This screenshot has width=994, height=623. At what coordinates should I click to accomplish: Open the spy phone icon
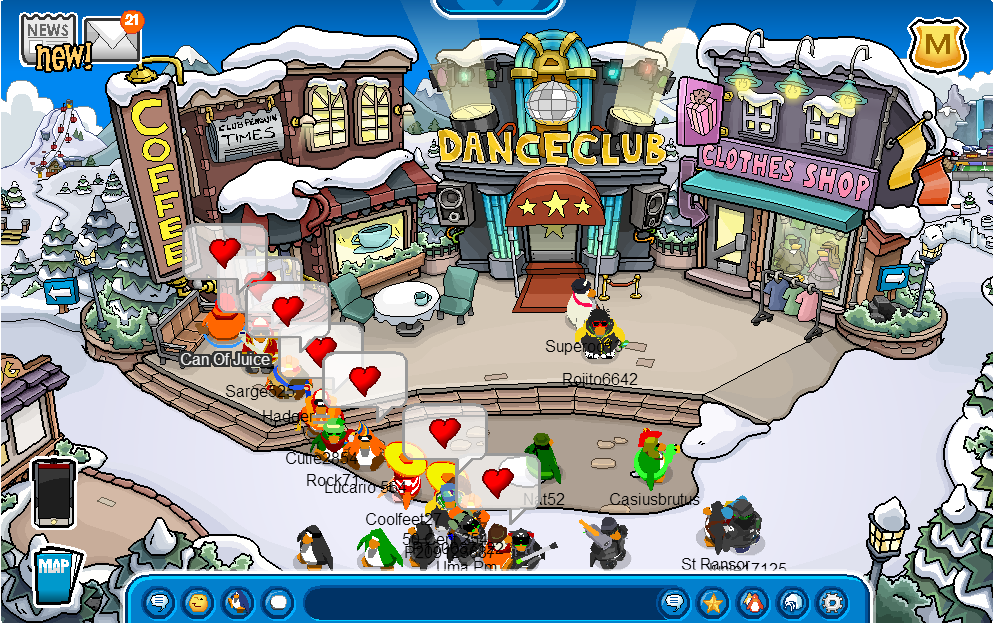[53, 493]
